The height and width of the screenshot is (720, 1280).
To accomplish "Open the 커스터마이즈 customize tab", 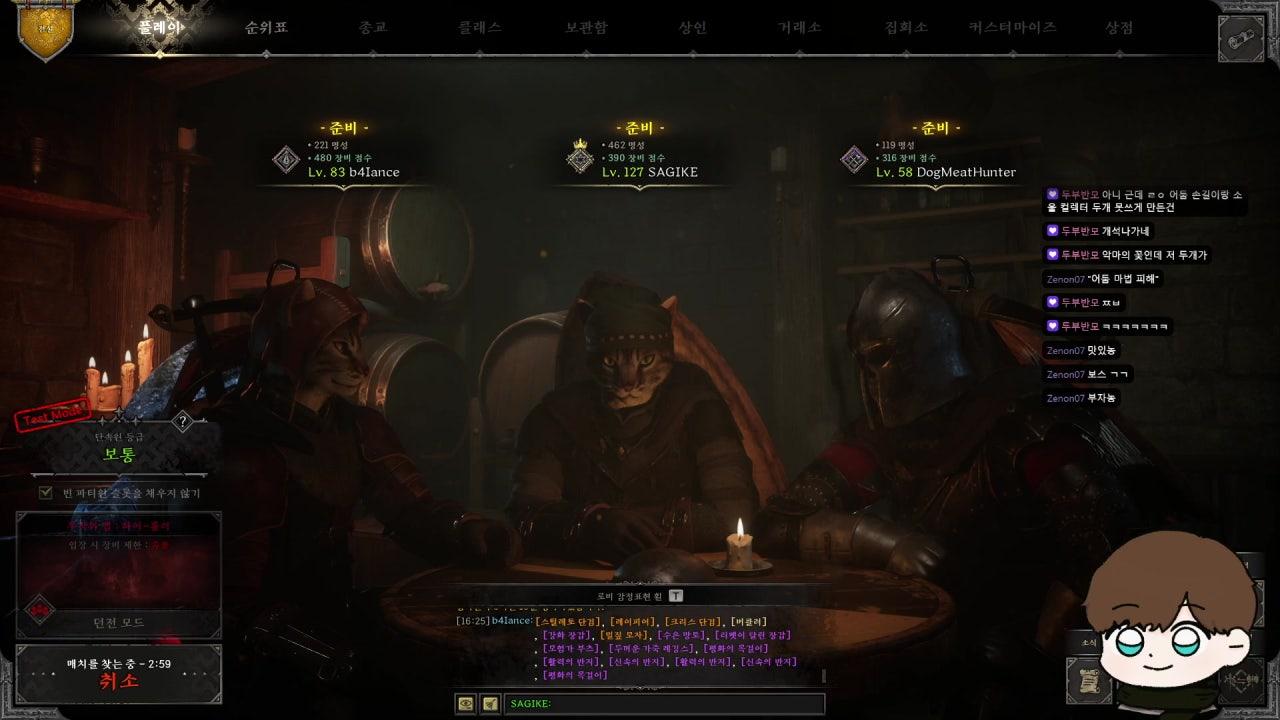I will pos(1012,28).
